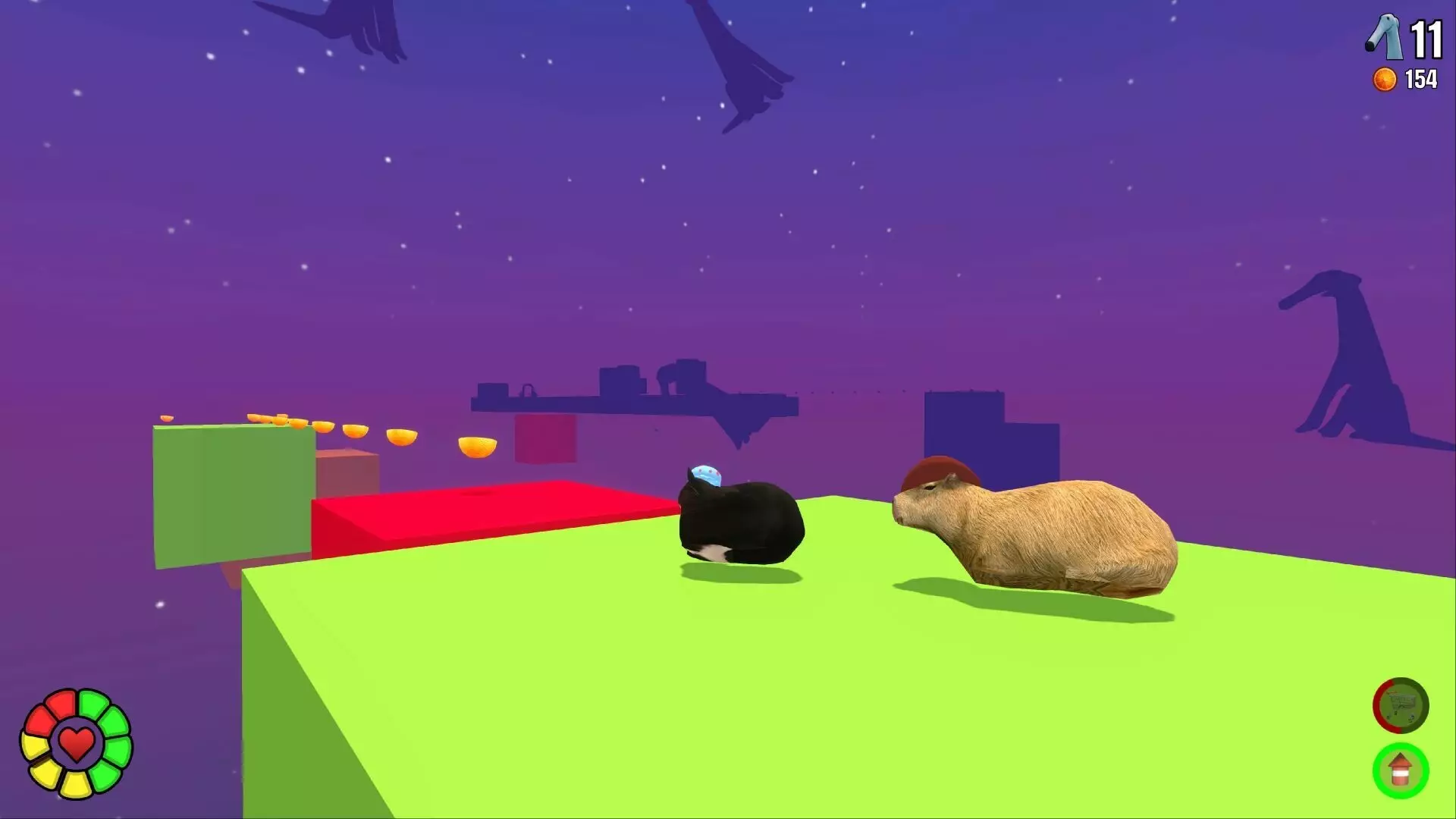Screen dimensions: 1456x819
Task: Select the goose head counter icon
Action: [x=1384, y=36]
